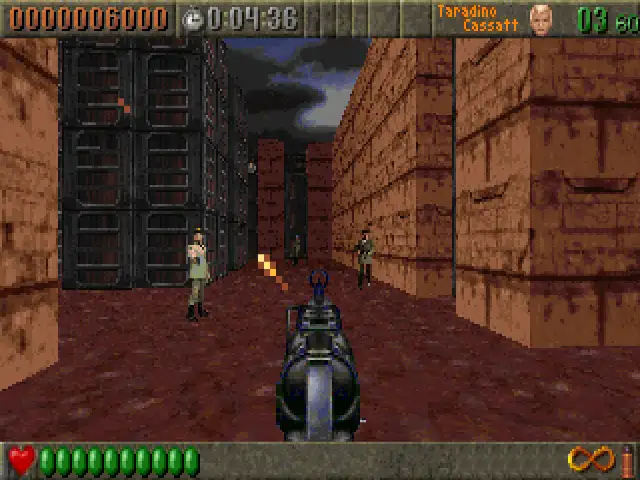Select the red heart health icon

pos(22,461)
